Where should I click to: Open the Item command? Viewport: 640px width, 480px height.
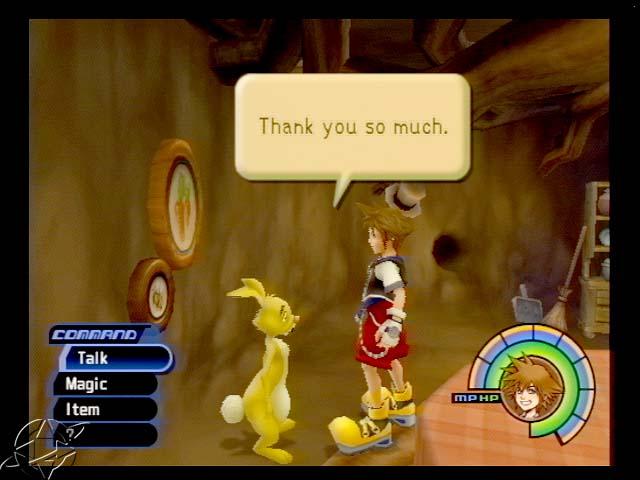tap(104, 409)
